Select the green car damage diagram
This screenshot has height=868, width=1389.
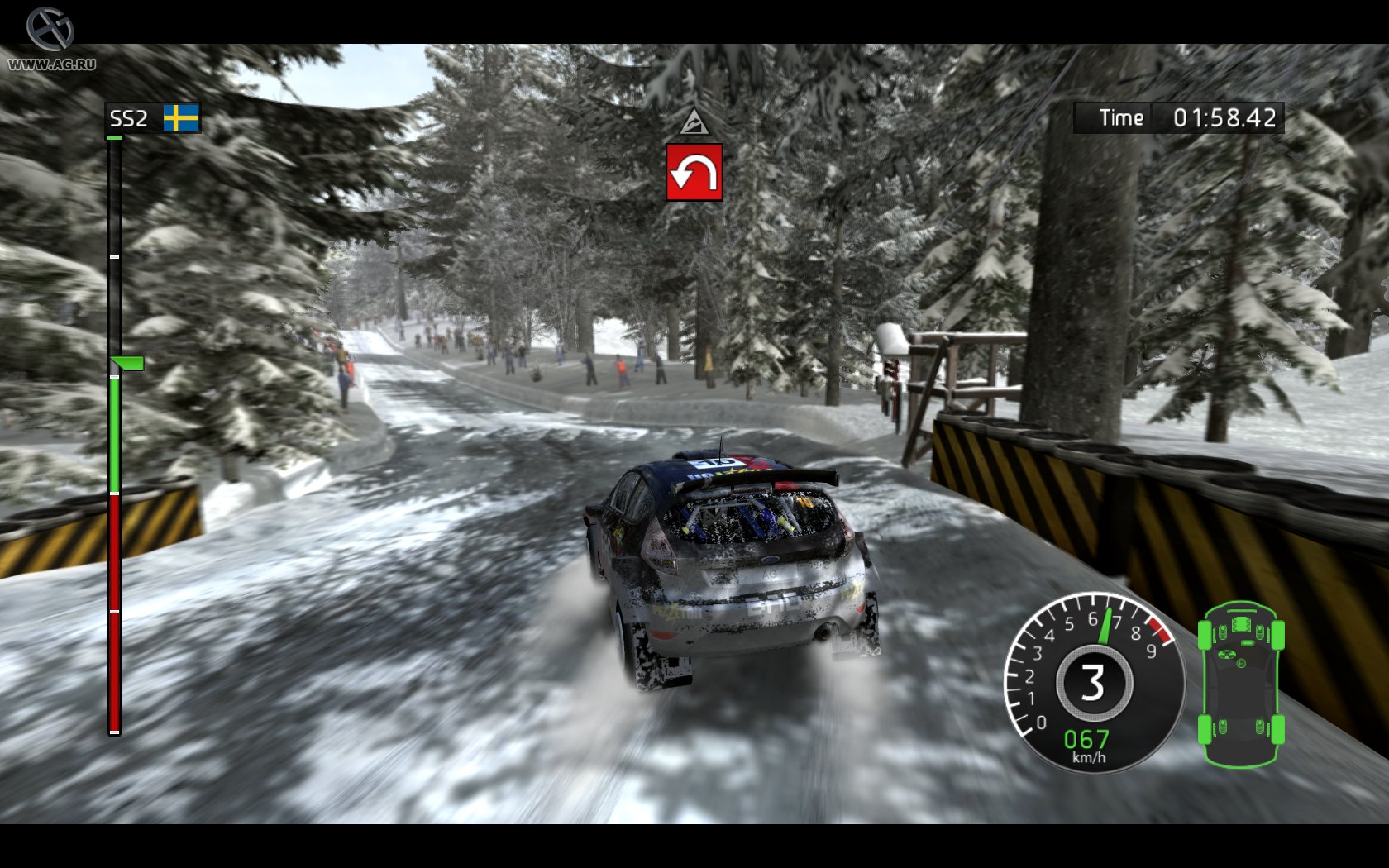pos(1240,684)
